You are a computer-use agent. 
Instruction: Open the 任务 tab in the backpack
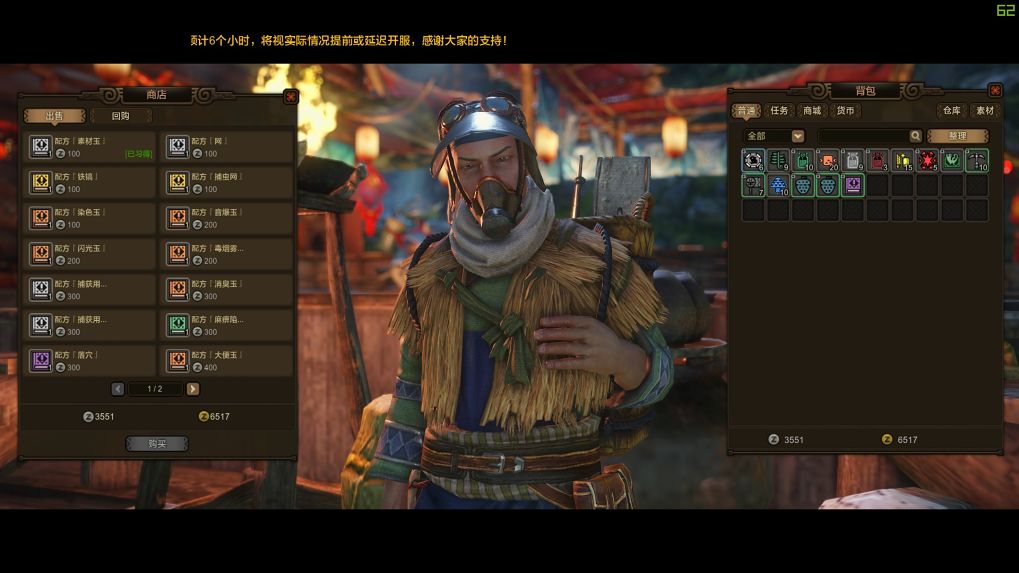pyautogui.click(x=779, y=111)
